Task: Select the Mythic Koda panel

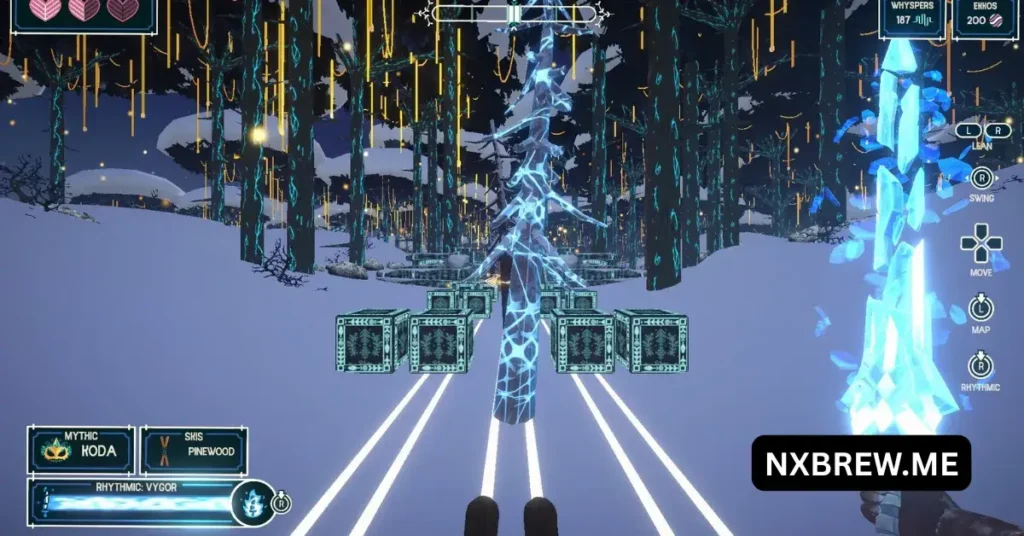Action: (x=81, y=450)
